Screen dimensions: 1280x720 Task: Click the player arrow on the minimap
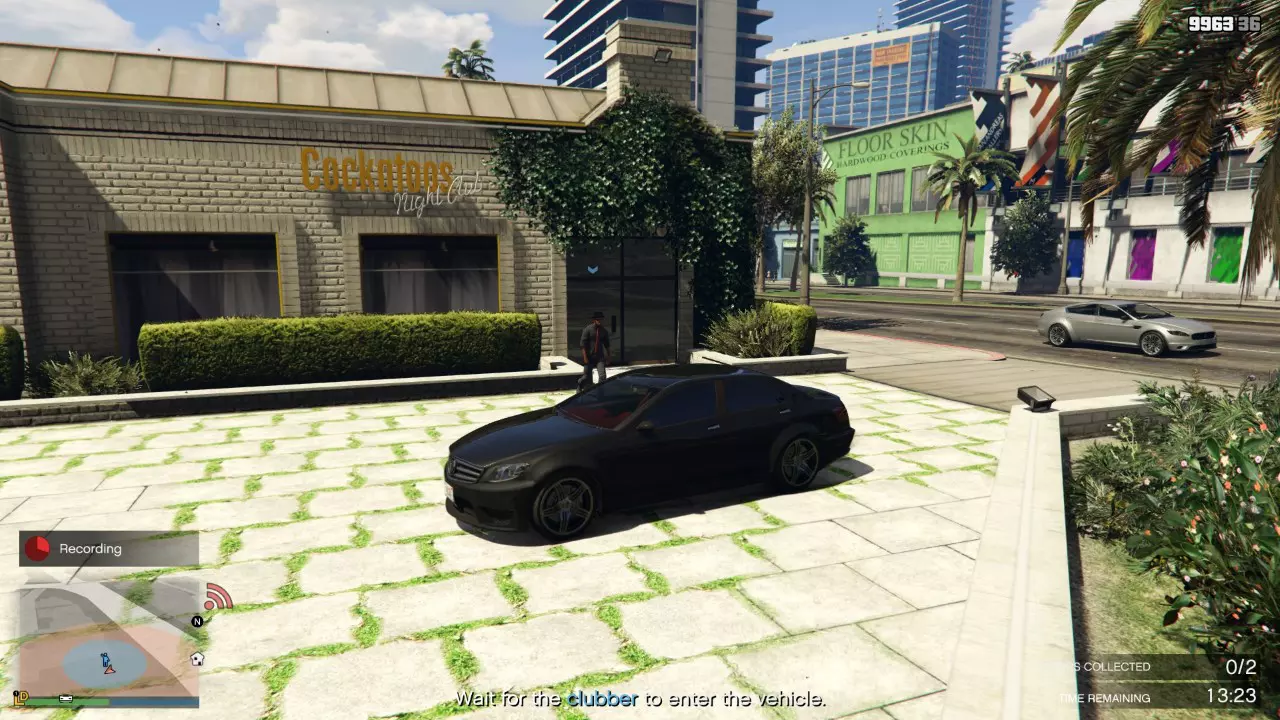pyautogui.click(x=109, y=671)
